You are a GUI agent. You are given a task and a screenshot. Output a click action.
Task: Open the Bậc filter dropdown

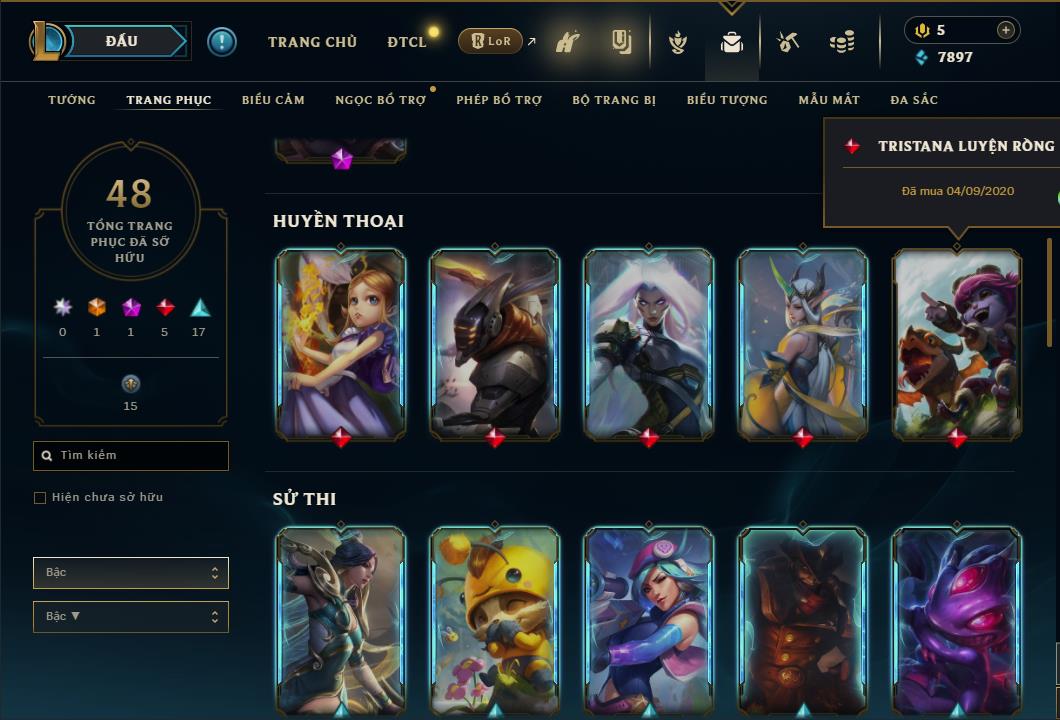(x=130, y=573)
